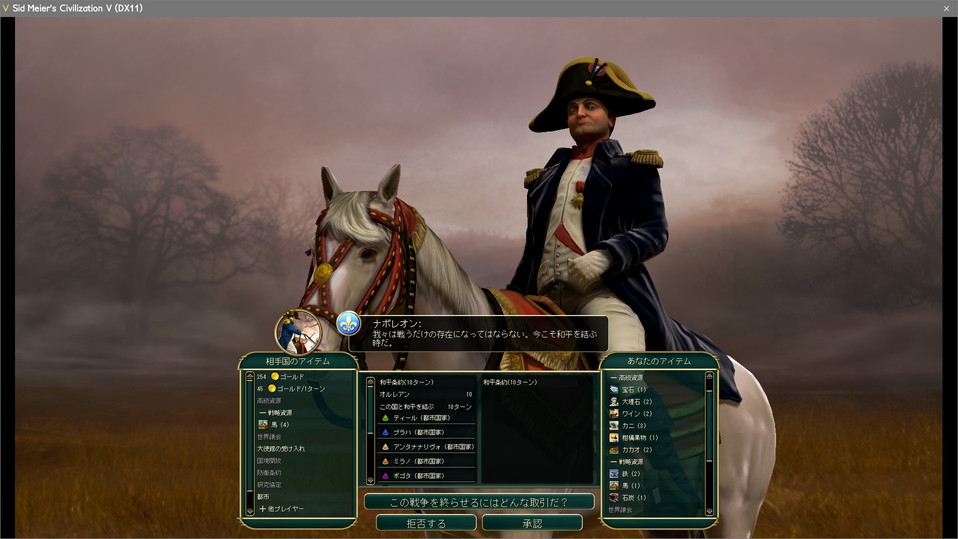Select the Milan city-state peace entry
The width and height of the screenshot is (958, 539).
pos(420,461)
